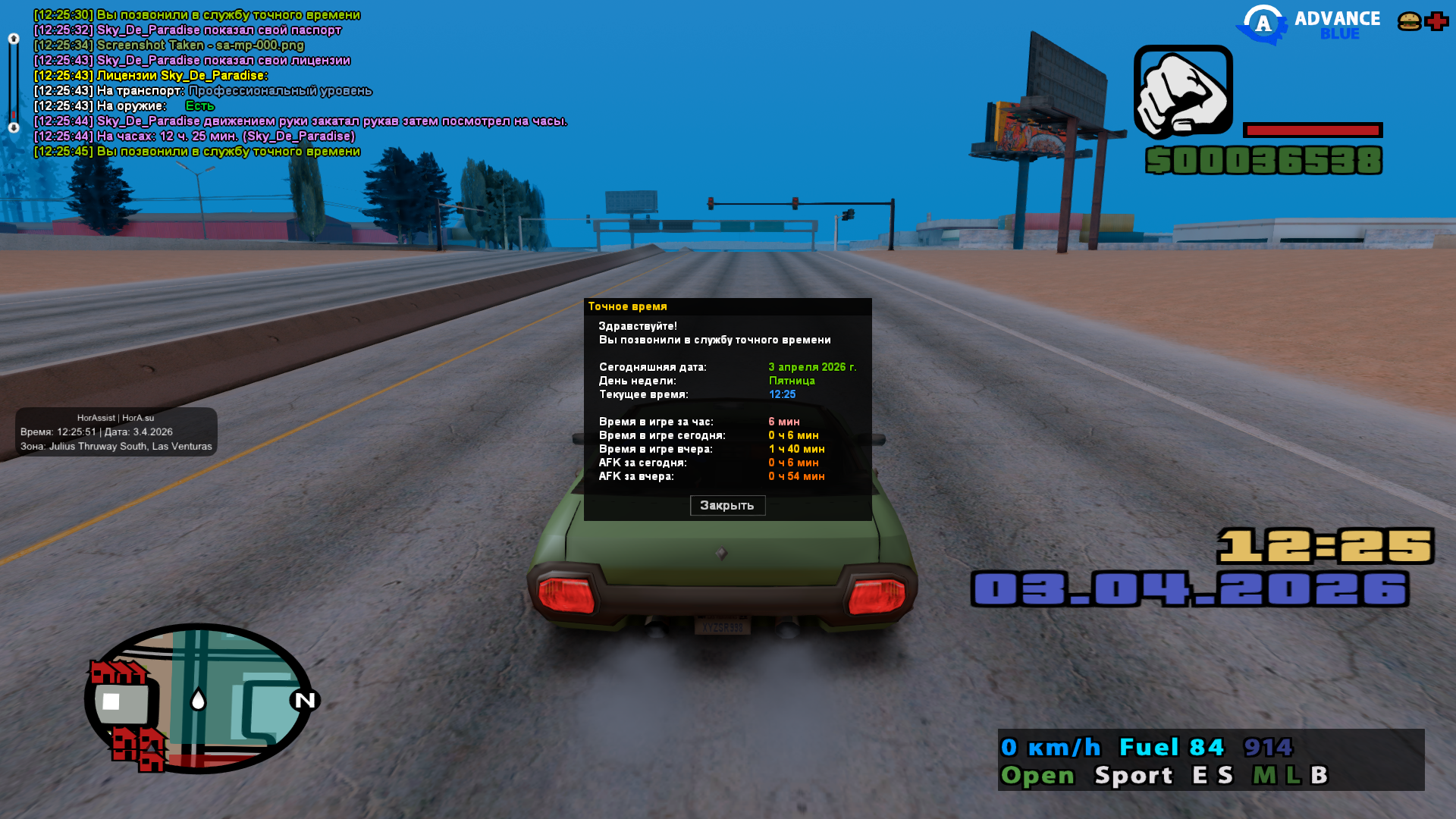Select the fist weapon icon
Image resolution: width=1456 pixels, height=819 pixels.
[x=1183, y=92]
